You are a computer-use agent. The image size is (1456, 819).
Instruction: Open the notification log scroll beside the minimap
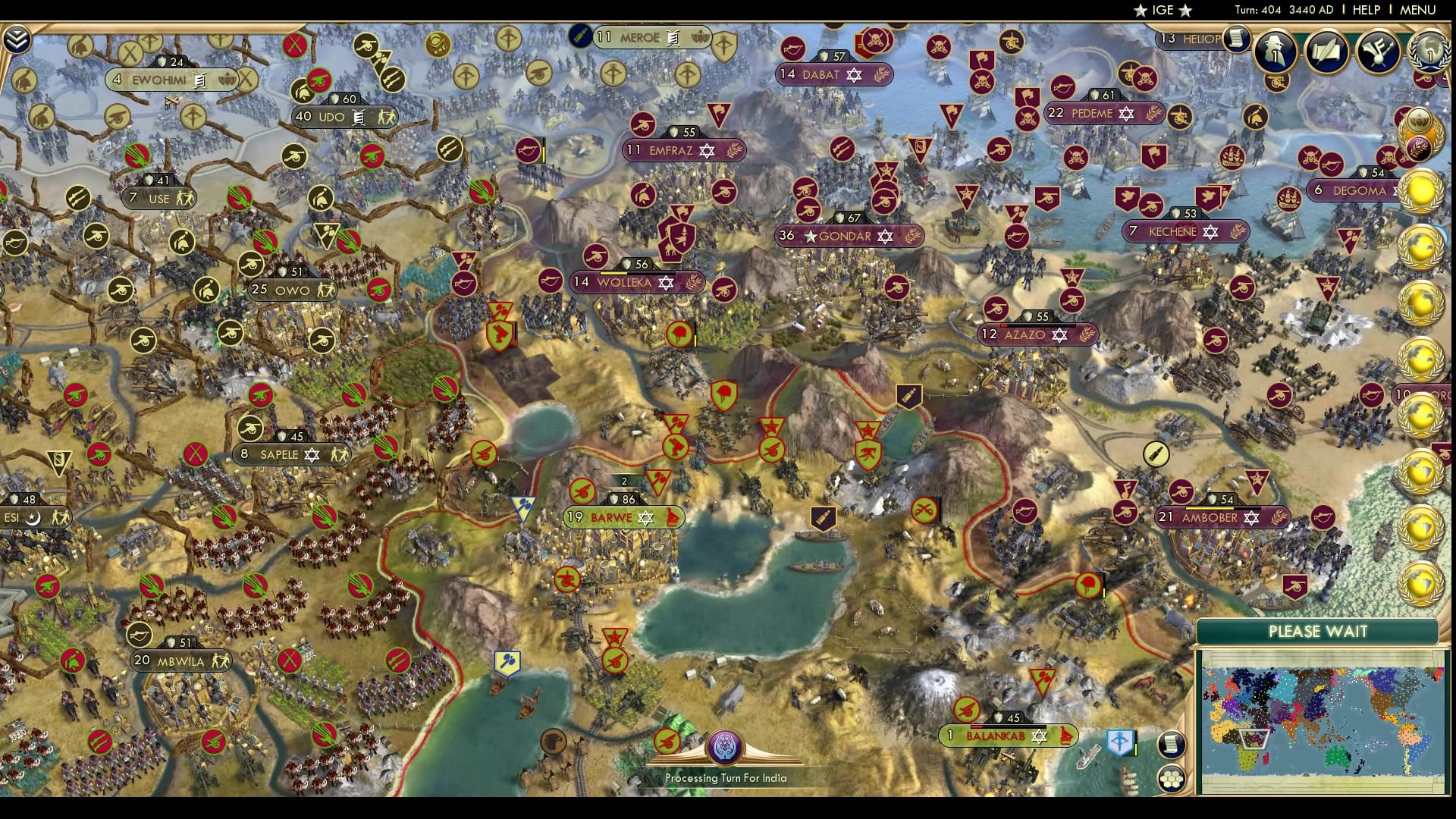(x=1172, y=745)
